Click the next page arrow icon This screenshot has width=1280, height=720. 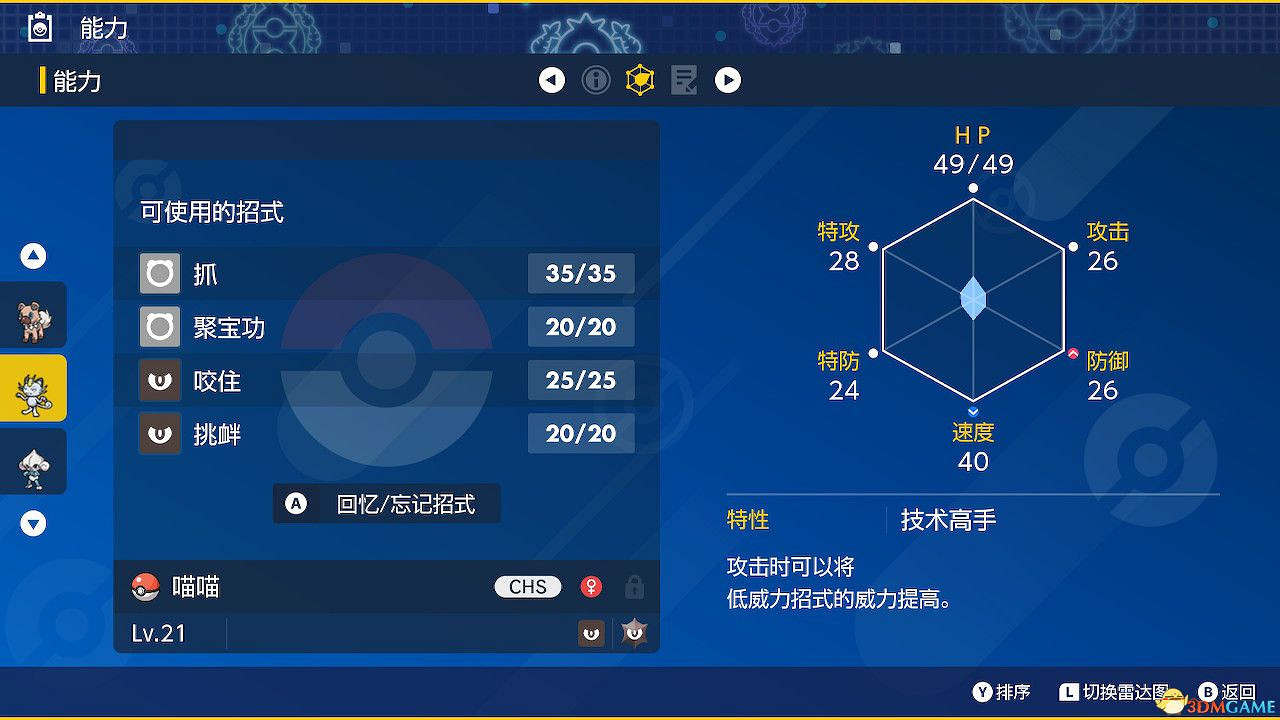728,80
